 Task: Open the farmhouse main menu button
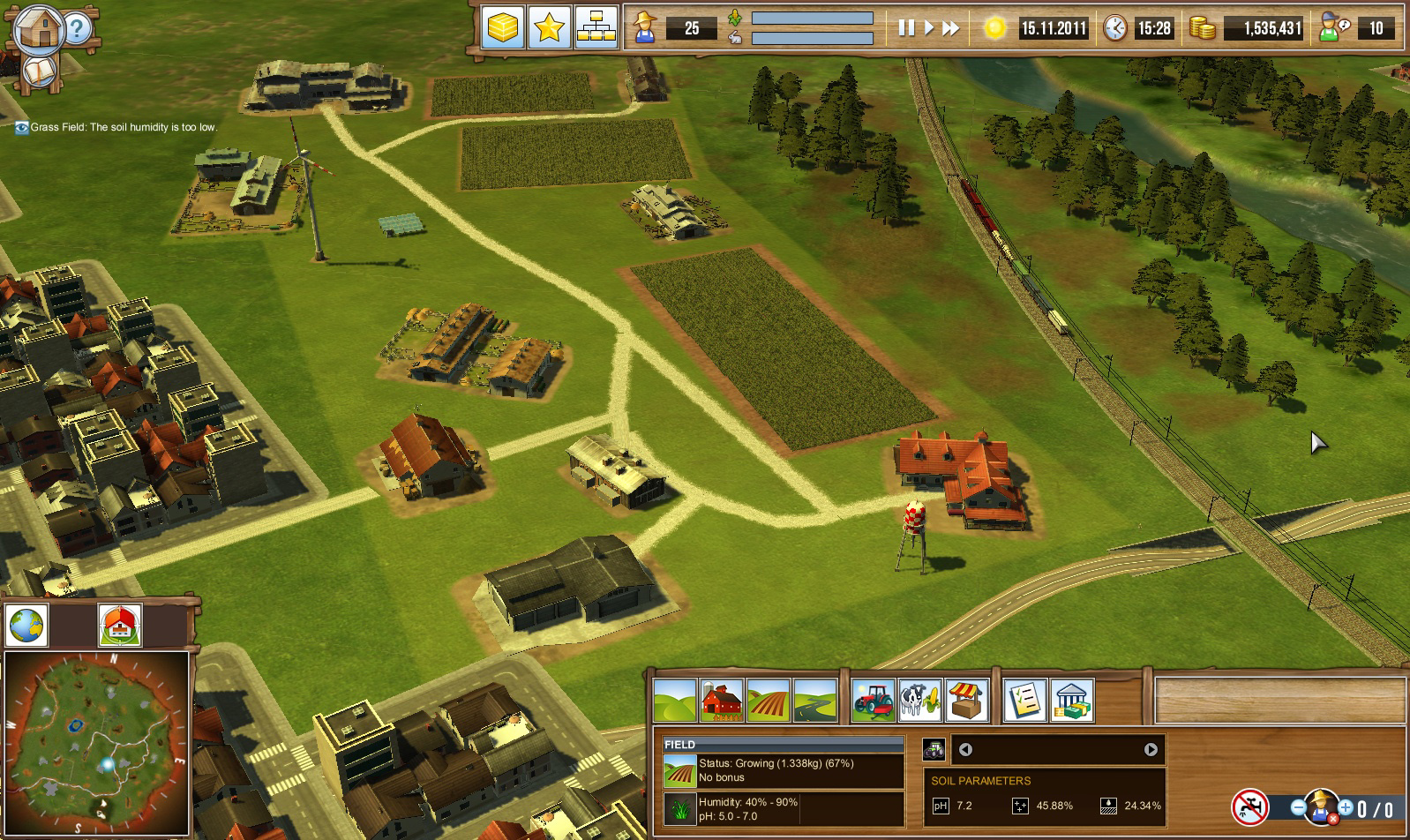38,28
